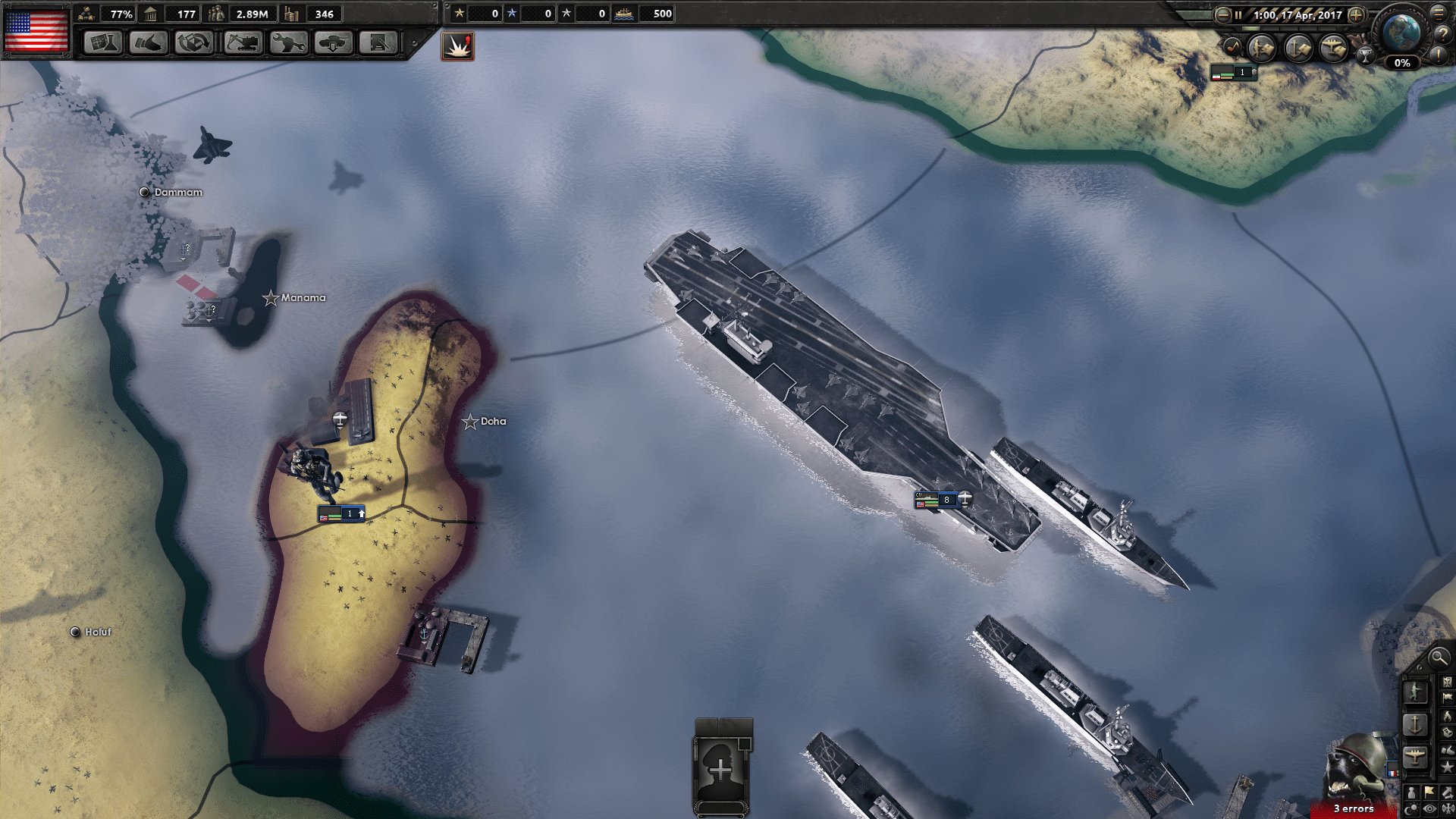1456x819 pixels.
Task: Click the combat explosion alert icon
Action: [457, 46]
